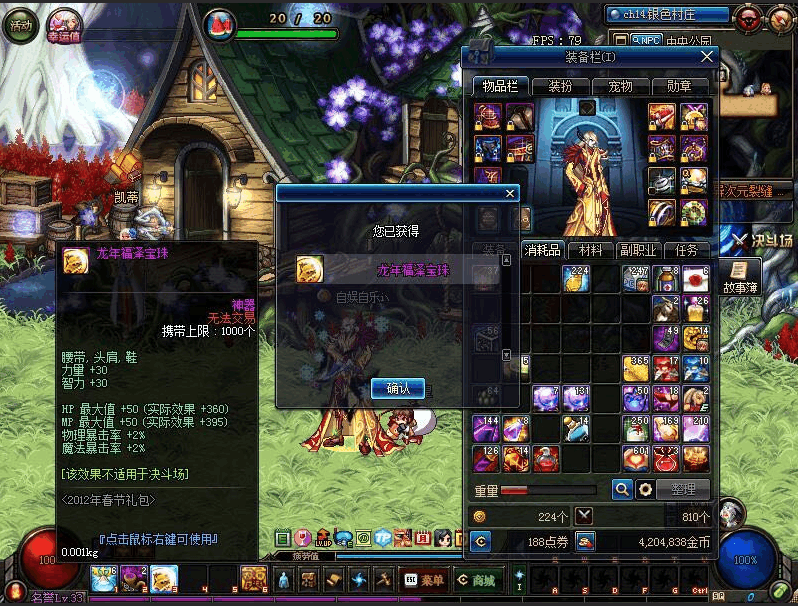
Task: Switch to the 材料 materials tab
Action: click(x=591, y=250)
